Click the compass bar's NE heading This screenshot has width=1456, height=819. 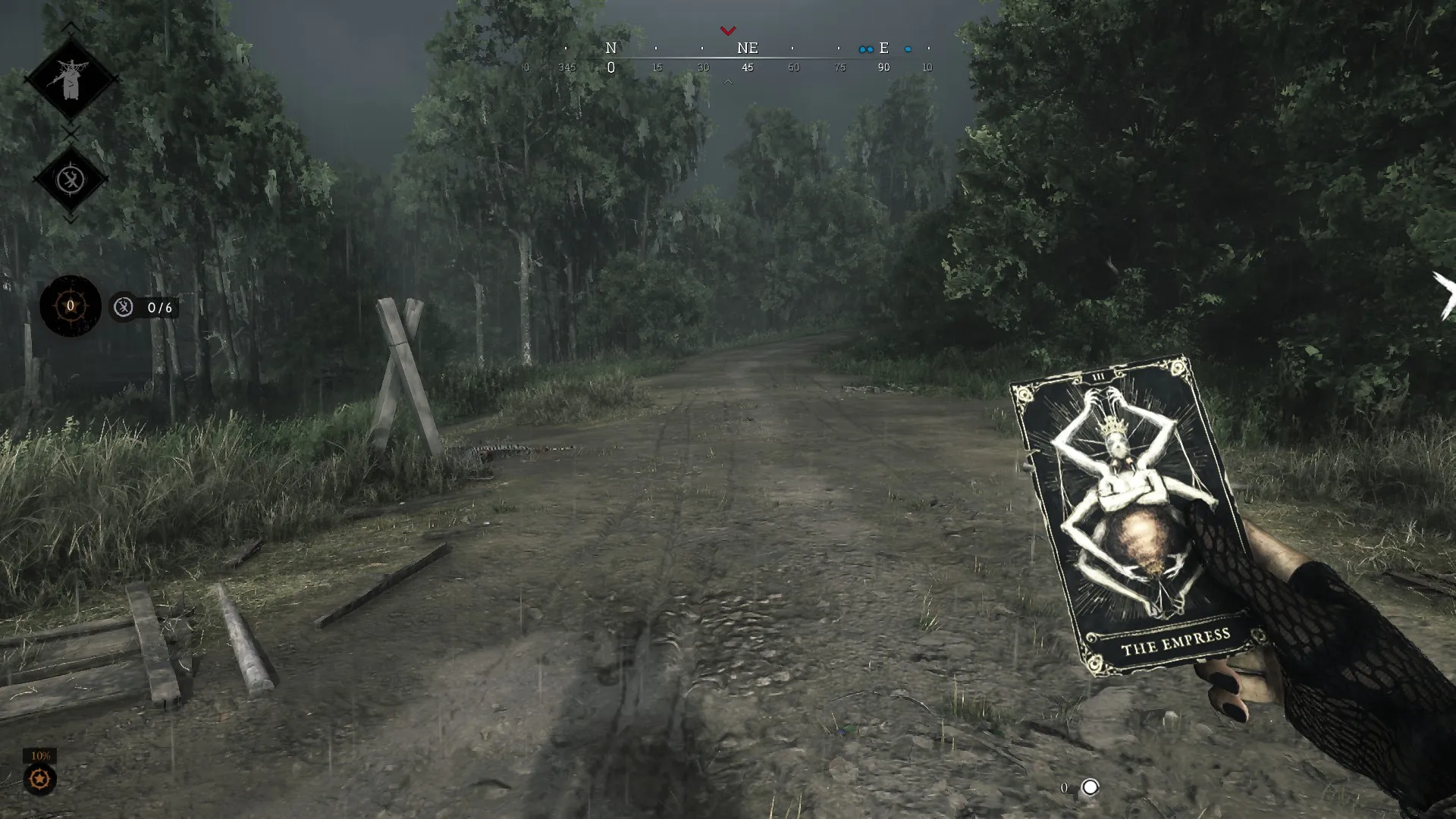747,49
